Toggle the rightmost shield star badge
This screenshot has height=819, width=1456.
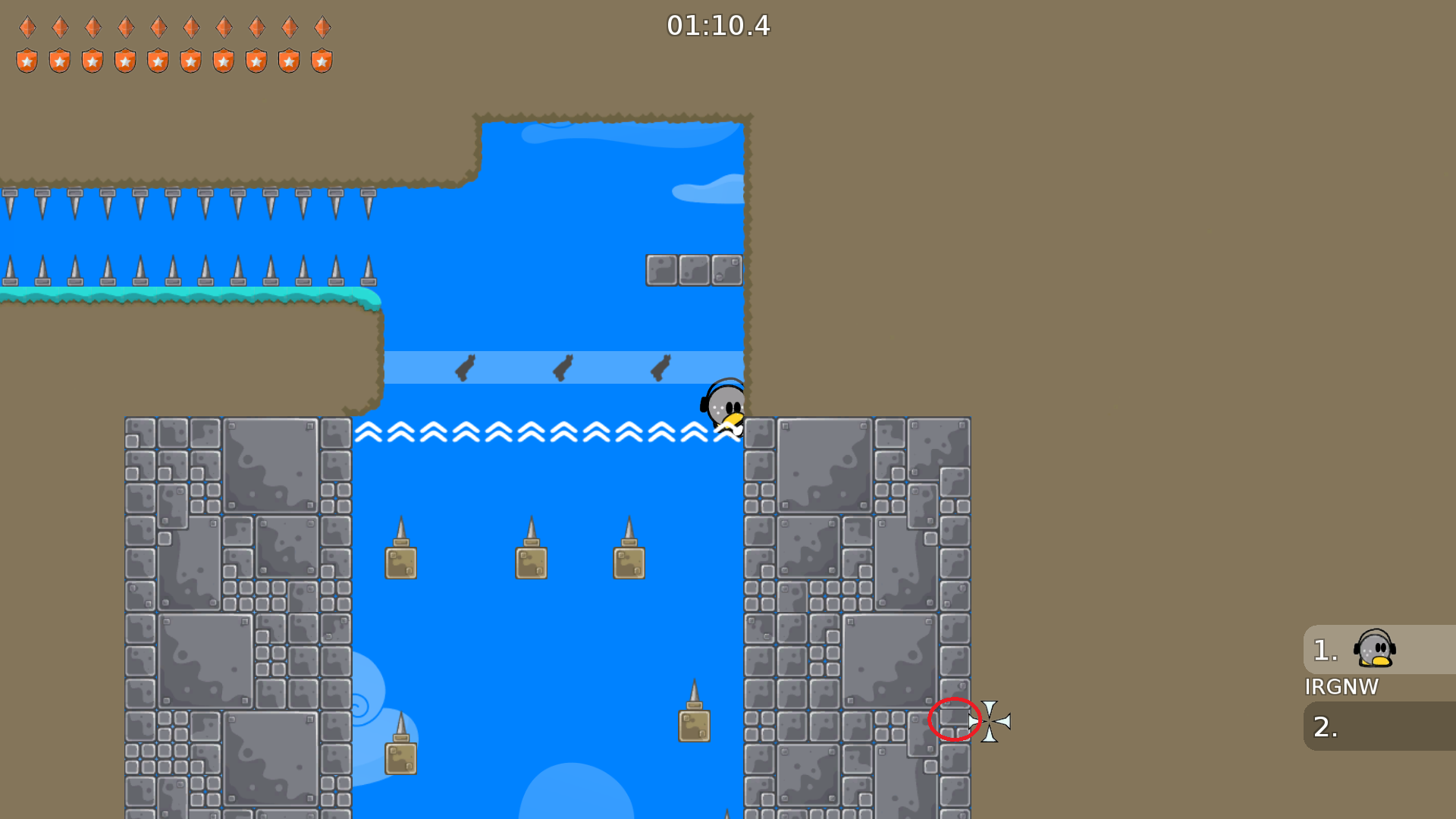323,59
